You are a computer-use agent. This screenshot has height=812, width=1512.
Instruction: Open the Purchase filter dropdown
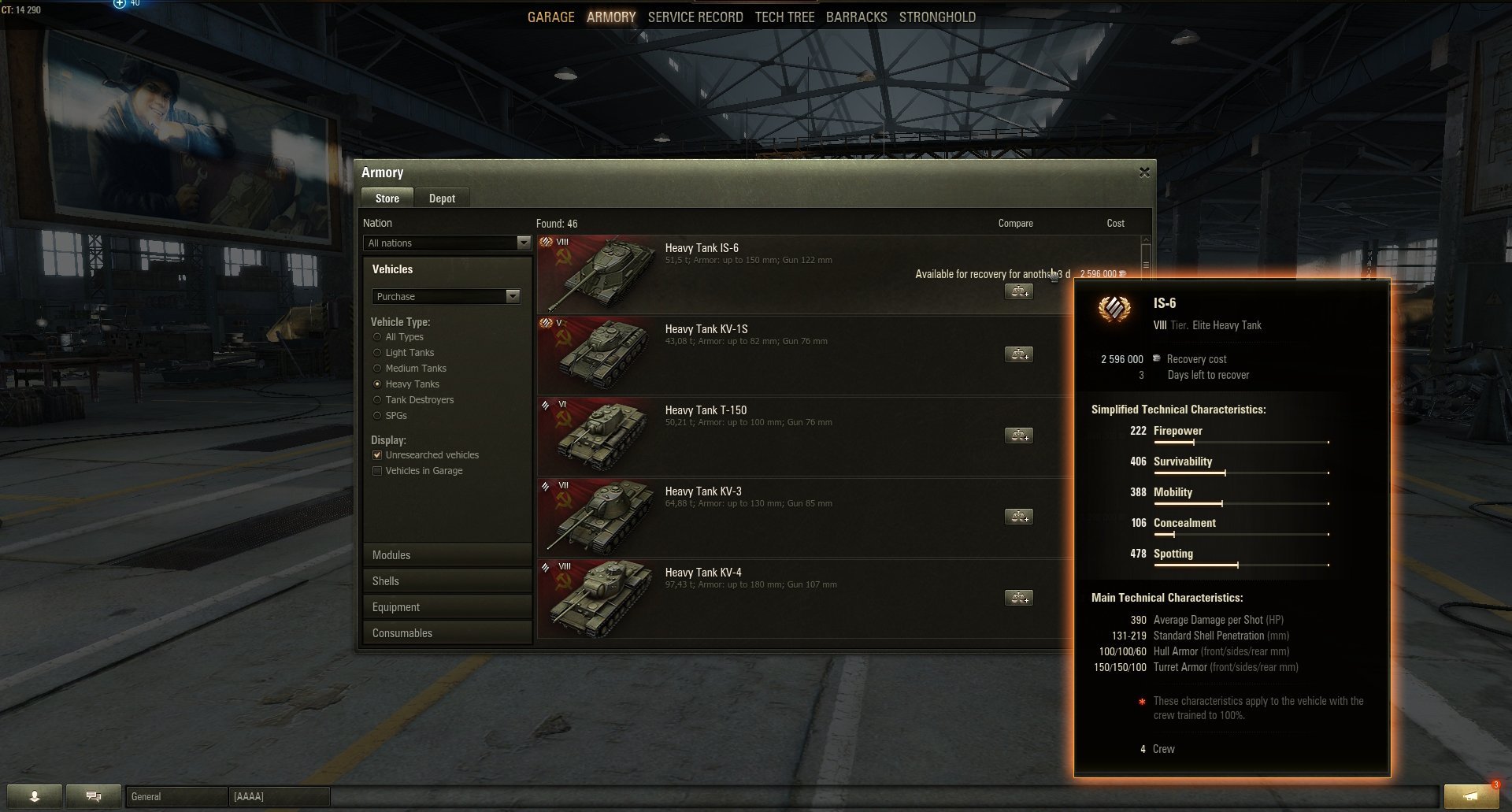tap(446, 297)
